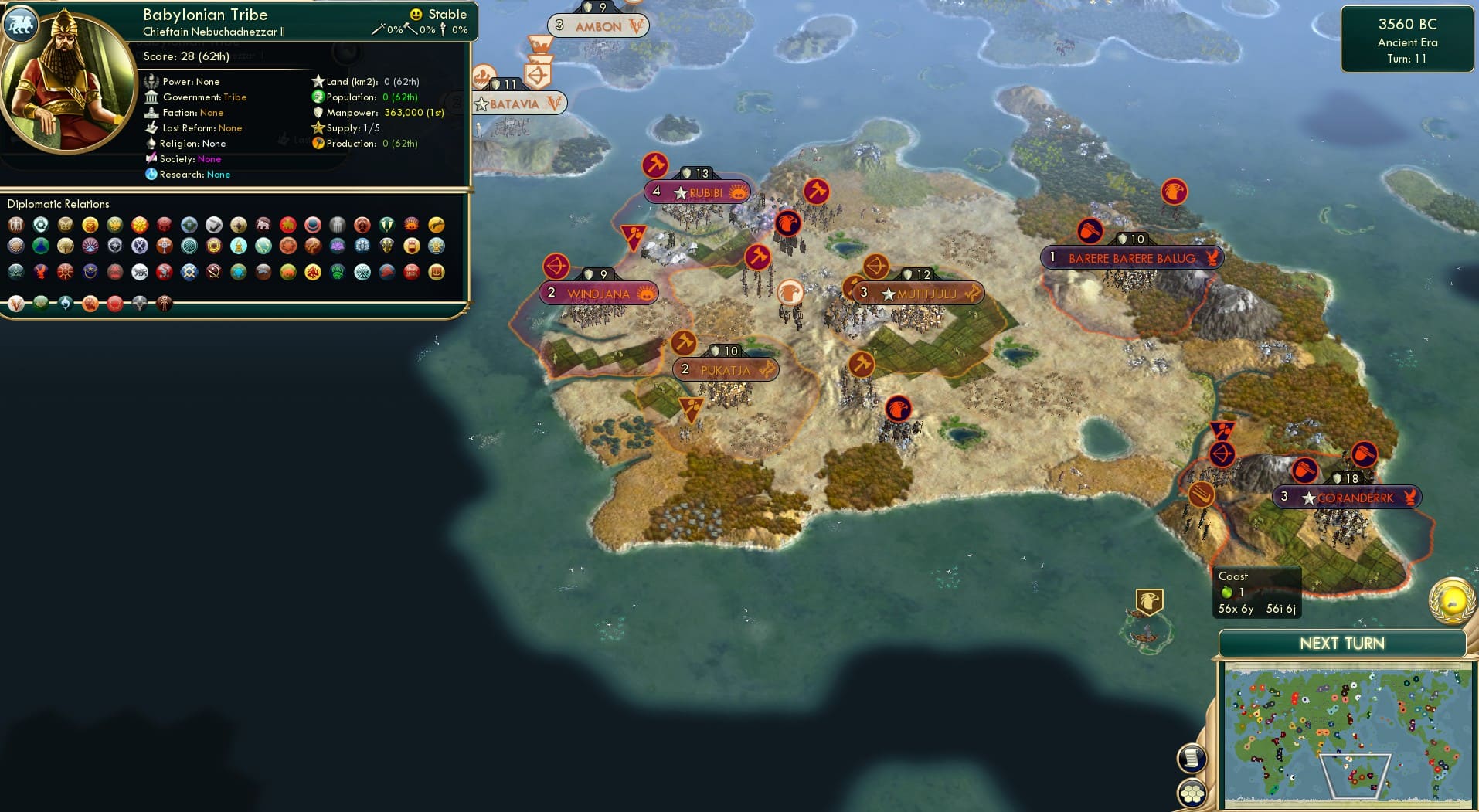The image size is (1479, 812).
Task: Click the Supply star icon in the tribe overview panel
Action: 318,128
